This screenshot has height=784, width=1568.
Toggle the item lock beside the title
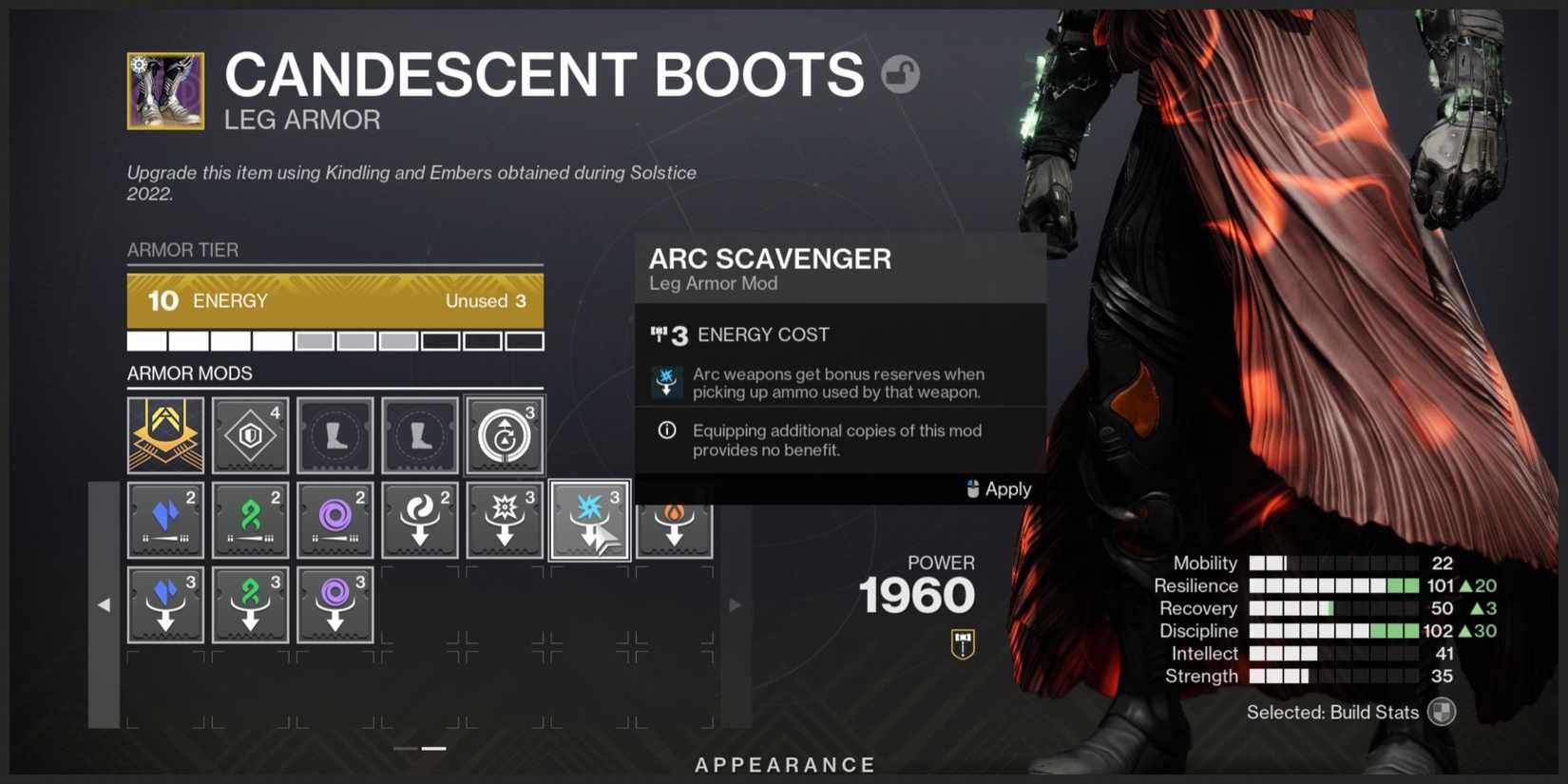pos(903,74)
